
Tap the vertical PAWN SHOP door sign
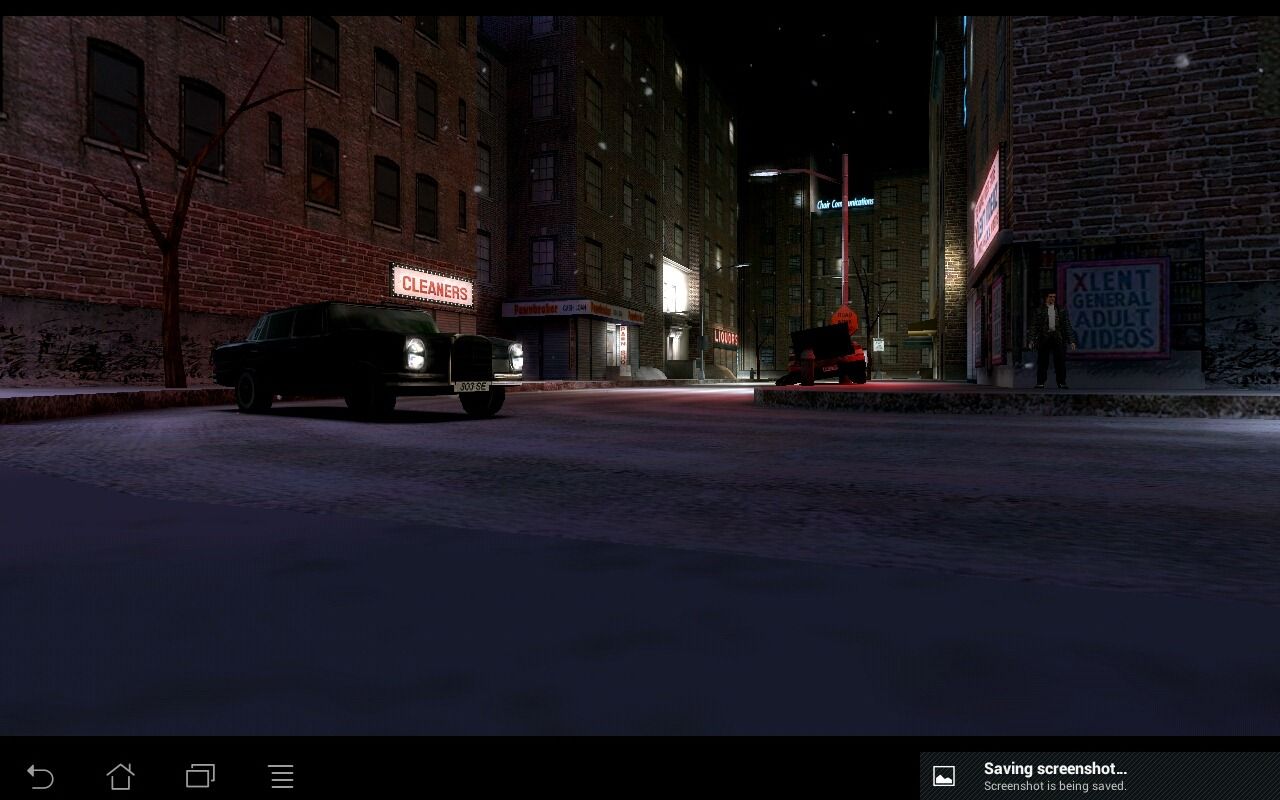tap(622, 346)
